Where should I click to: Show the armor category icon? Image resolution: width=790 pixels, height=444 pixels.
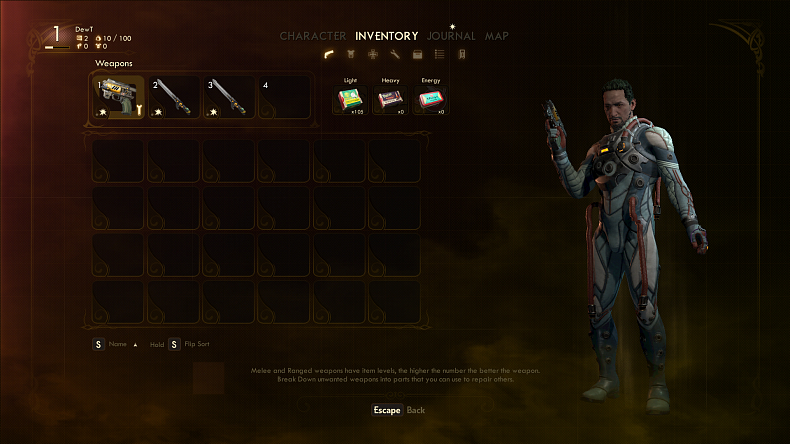(352, 54)
